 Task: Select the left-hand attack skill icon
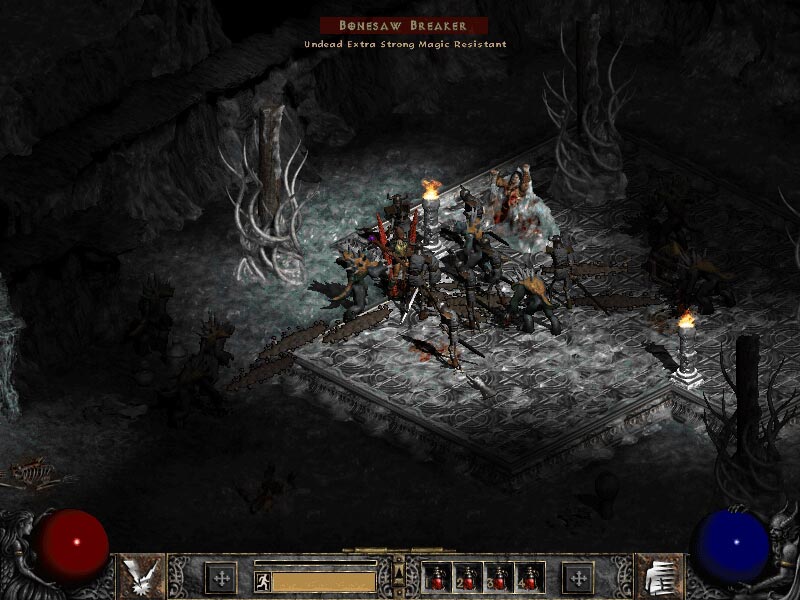(x=140, y=575)
